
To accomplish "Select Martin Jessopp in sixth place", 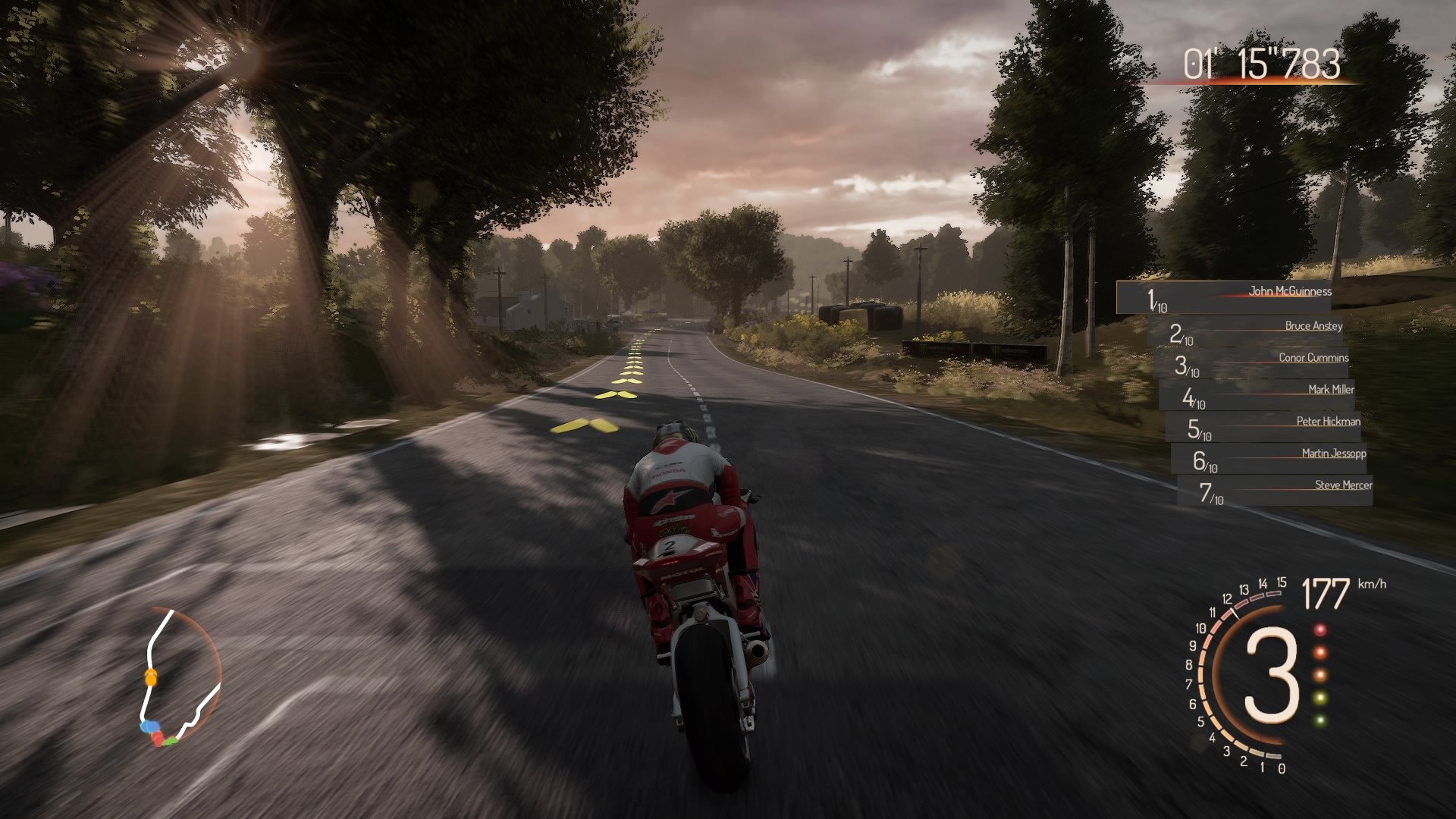I will [x=1334, y=453].
